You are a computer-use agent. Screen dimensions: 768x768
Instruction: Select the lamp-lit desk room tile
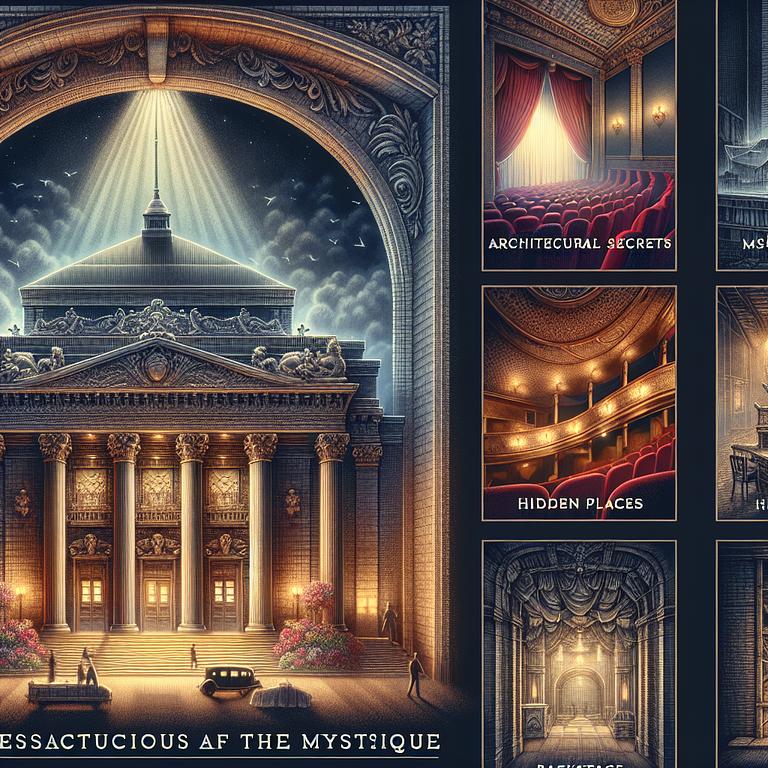tap(742, 402)
